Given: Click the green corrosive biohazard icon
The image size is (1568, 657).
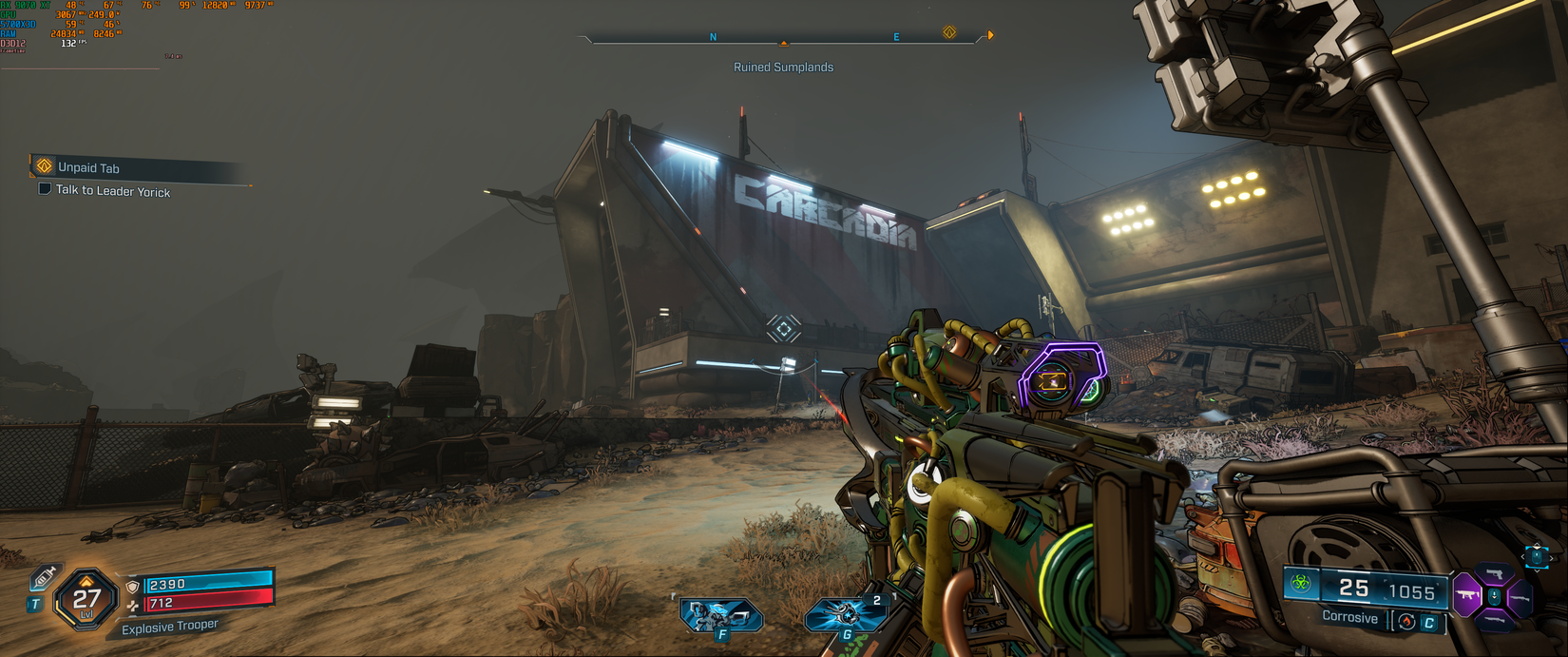Looking at the screenshot, I should (x=1301, y=584).
